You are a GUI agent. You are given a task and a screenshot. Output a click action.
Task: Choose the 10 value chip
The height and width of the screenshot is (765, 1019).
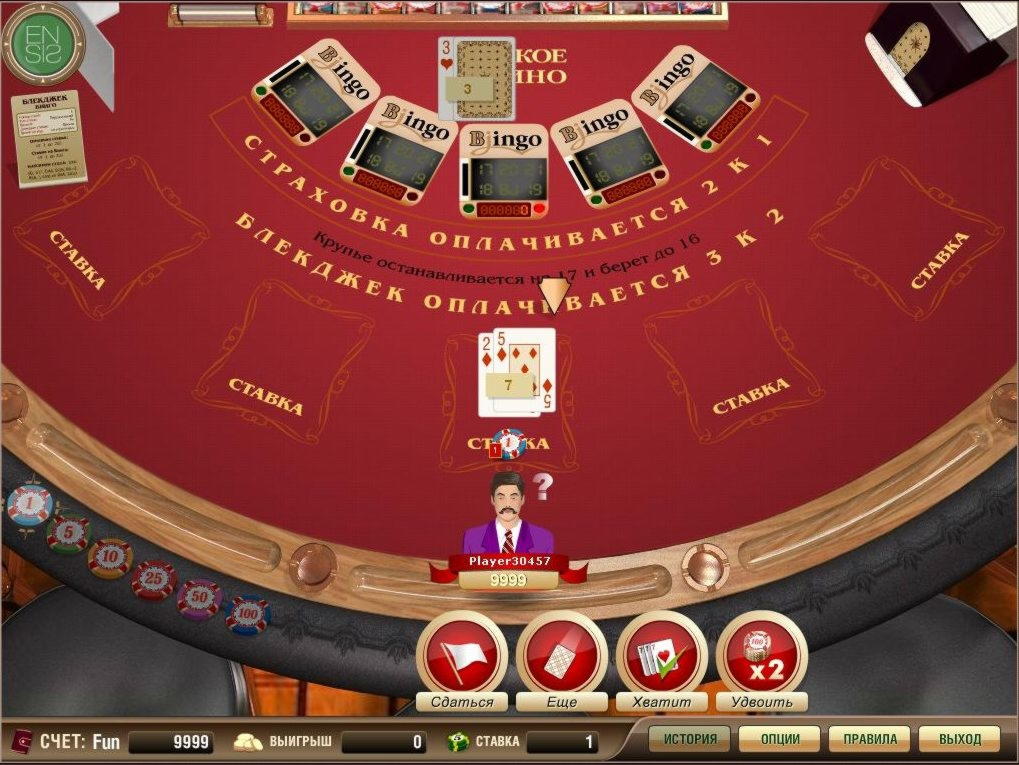(110, 558)
